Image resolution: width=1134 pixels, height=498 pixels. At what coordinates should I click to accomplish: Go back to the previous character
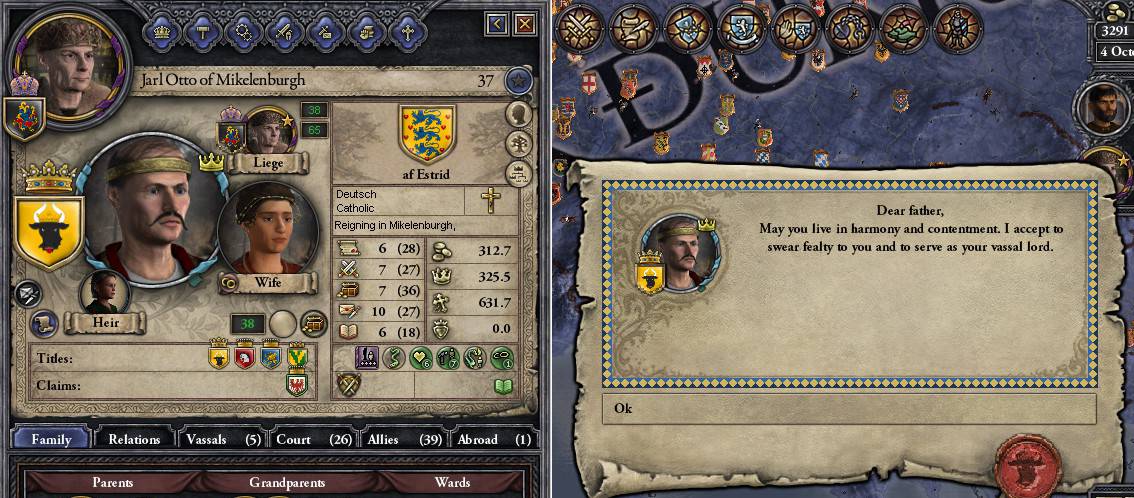[498, 23]
